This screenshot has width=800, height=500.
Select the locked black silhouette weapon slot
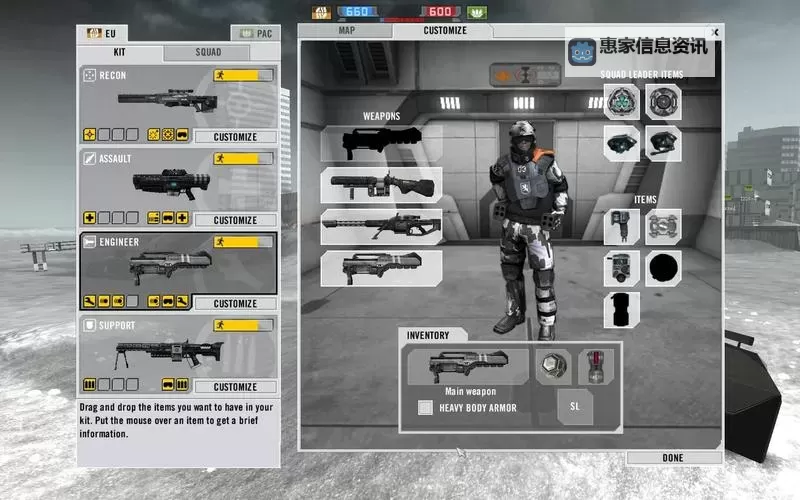pyautogui.click(x=381, y=142)
